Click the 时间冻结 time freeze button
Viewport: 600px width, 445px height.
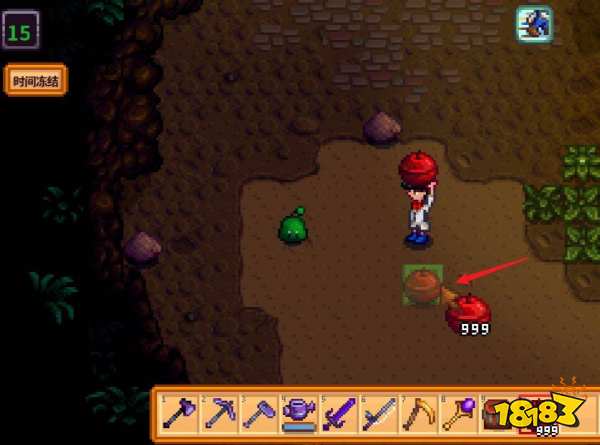click(x=35, y=80)
